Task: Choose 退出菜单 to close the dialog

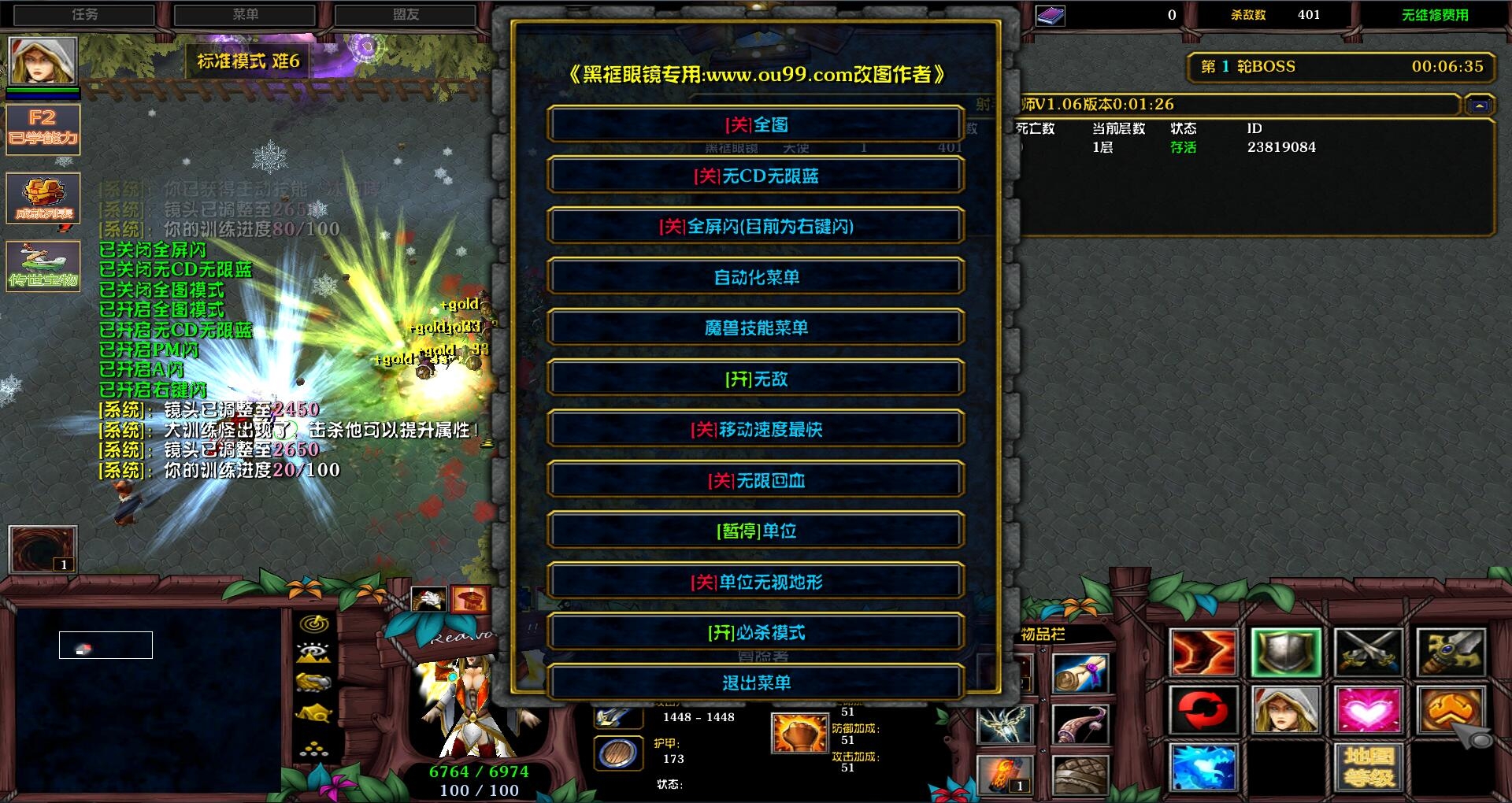Action: click(x=756, y=683)
